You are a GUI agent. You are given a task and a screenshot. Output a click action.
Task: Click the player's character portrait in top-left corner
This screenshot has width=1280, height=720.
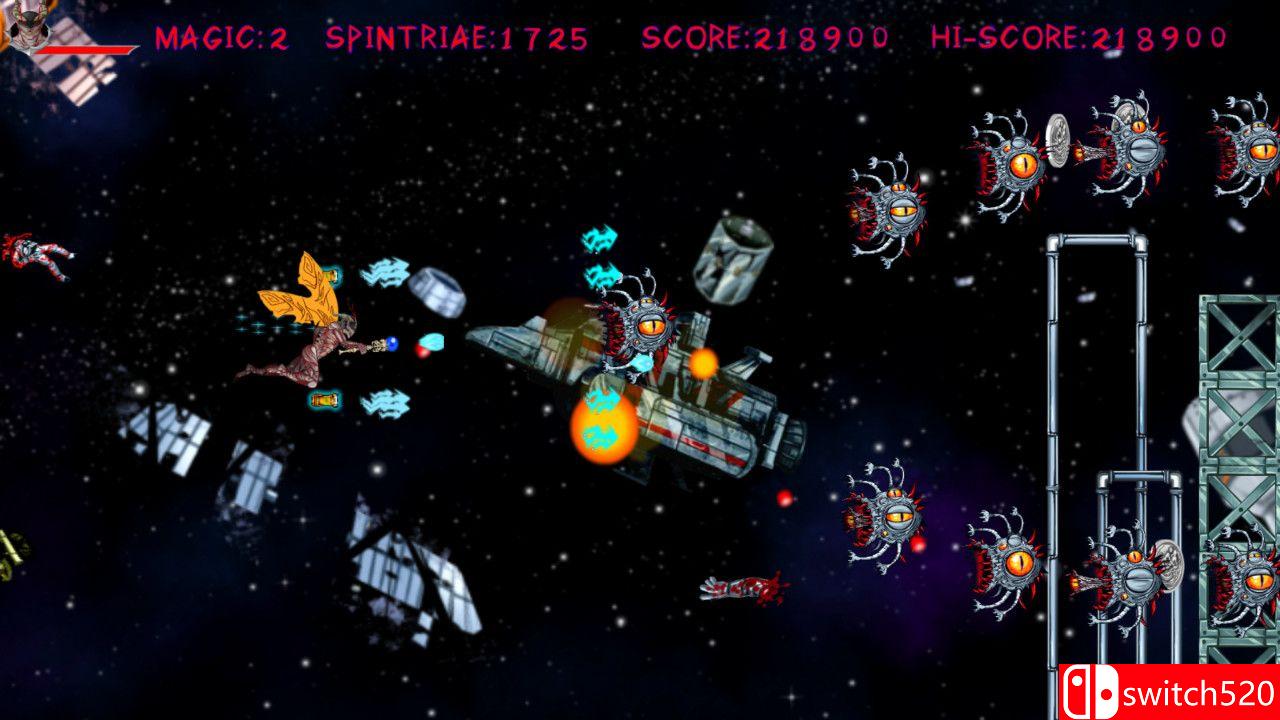click(30, 25)
